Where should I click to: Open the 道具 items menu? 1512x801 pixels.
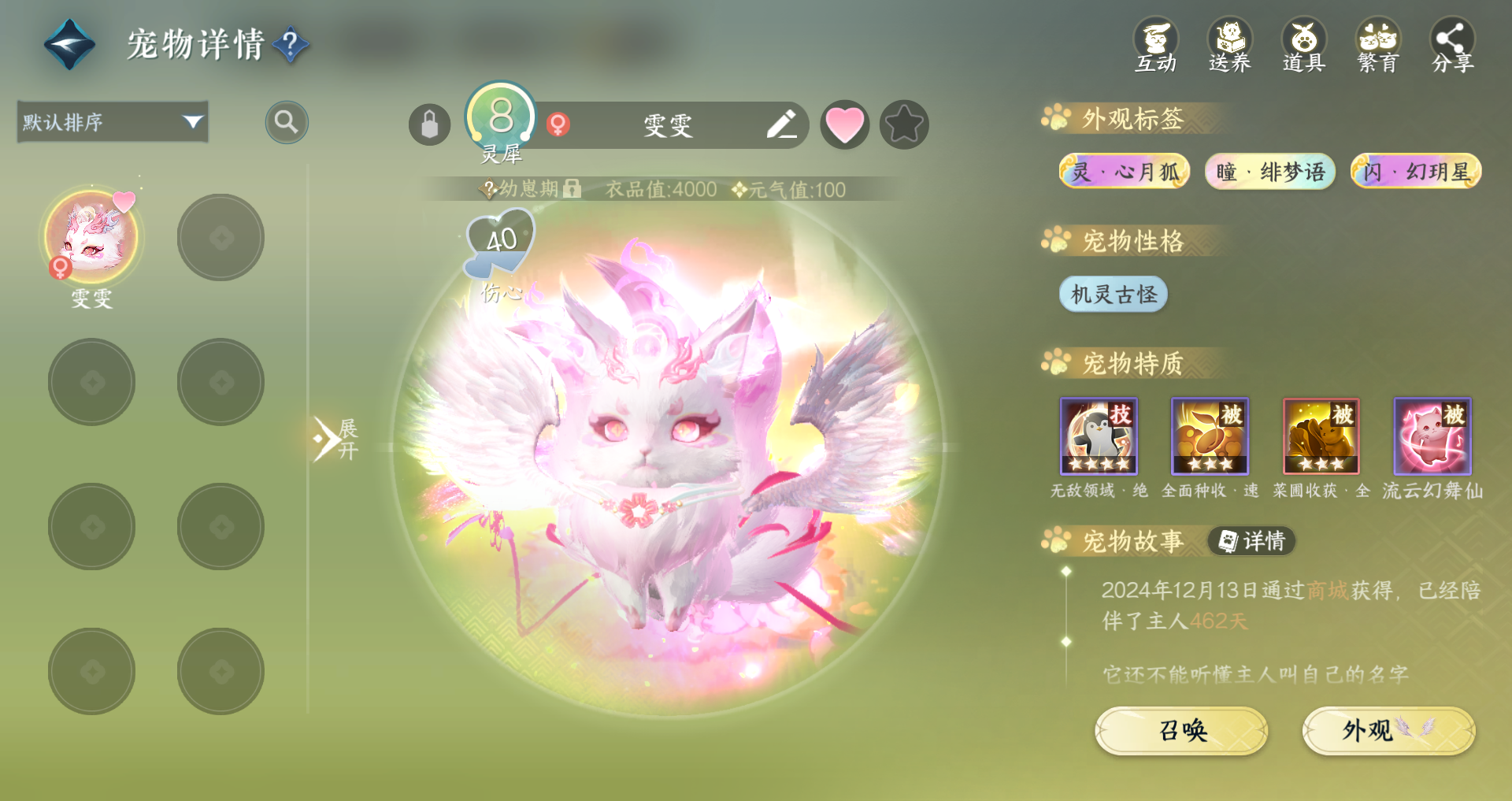point(1303,46)
